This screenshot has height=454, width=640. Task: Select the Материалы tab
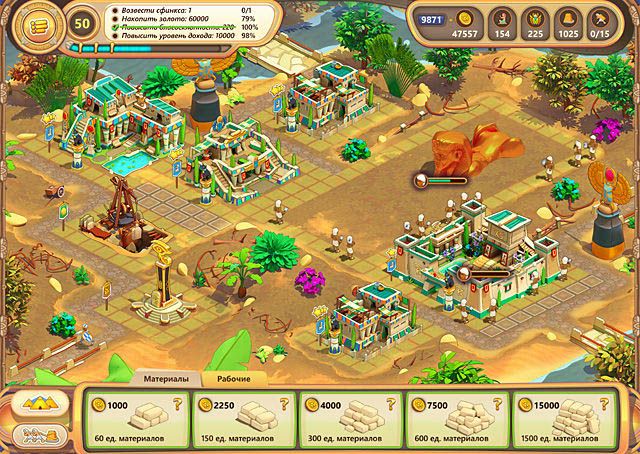[164, 379]
